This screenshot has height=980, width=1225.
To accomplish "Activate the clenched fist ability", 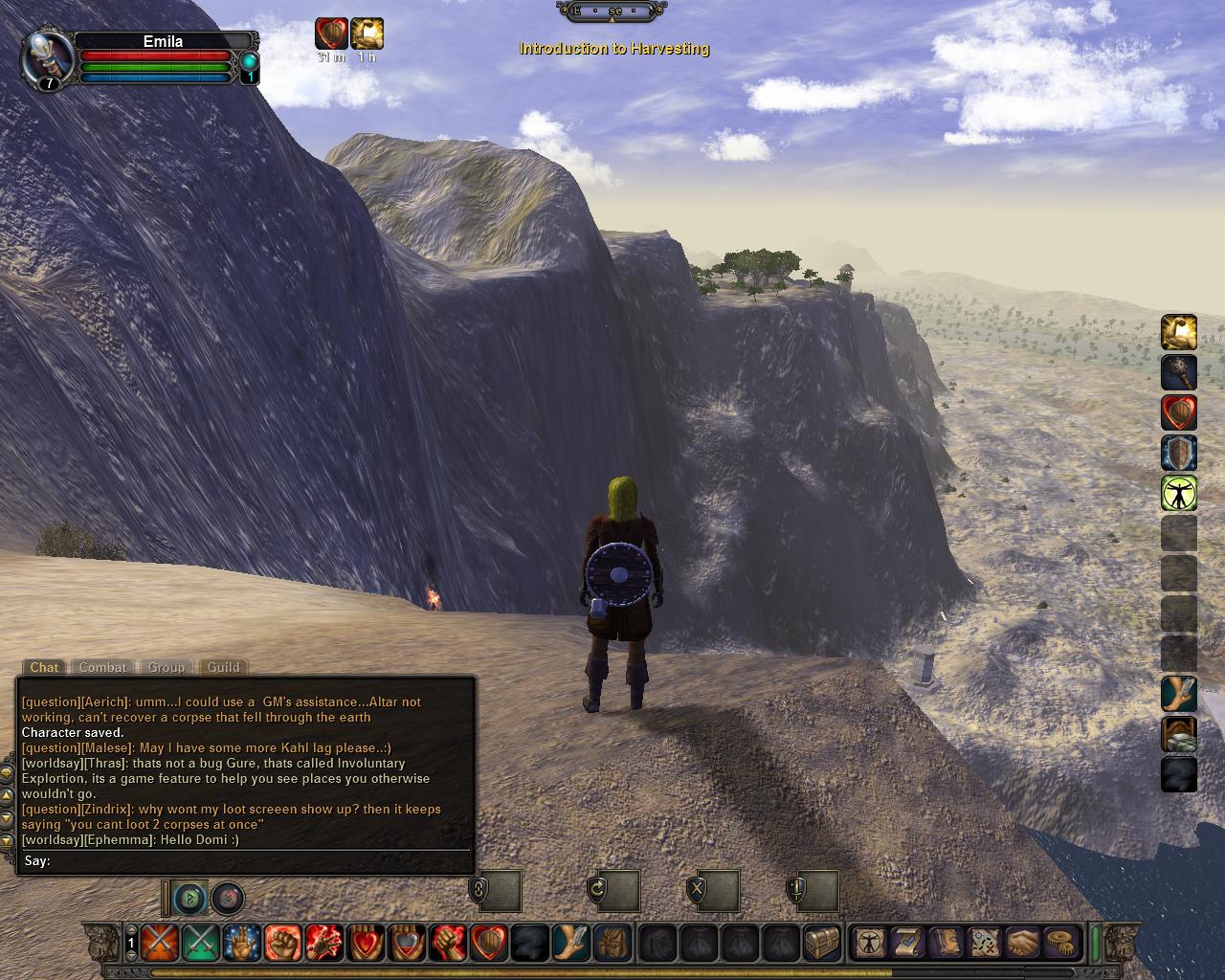I will point(282,943).
